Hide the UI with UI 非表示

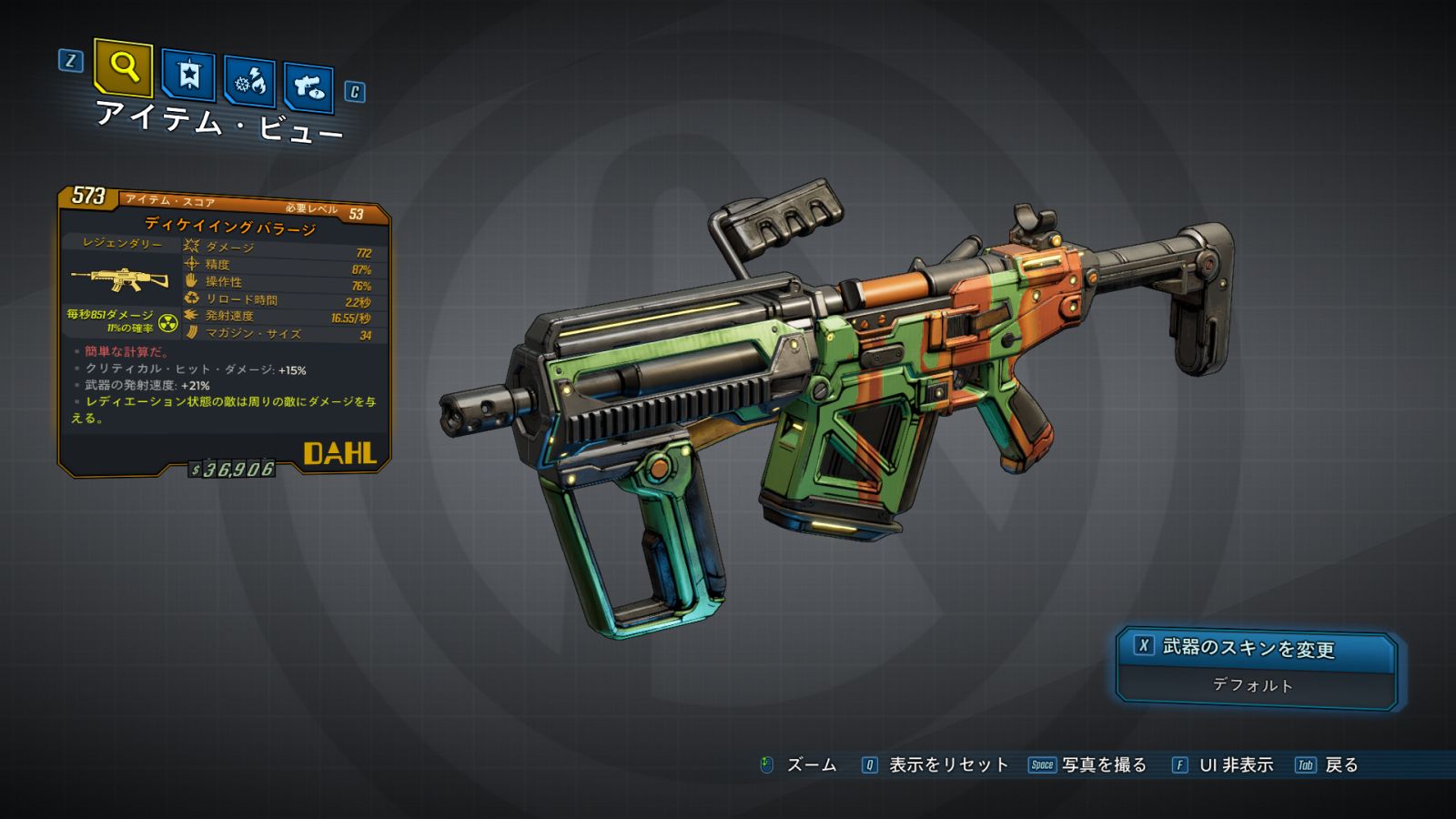[1223, 765]
